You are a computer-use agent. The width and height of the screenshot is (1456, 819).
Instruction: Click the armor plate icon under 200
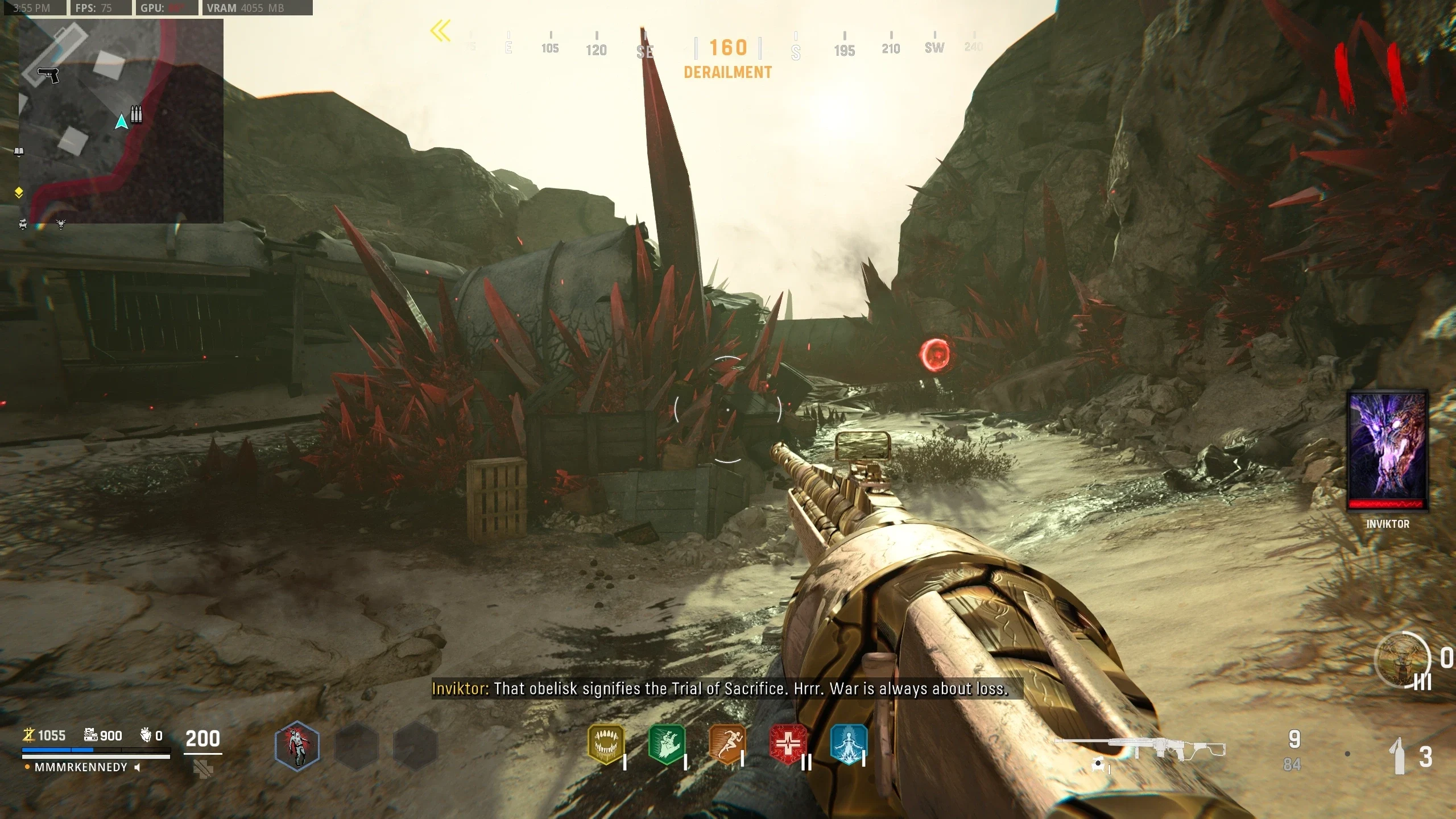point(203,769)
